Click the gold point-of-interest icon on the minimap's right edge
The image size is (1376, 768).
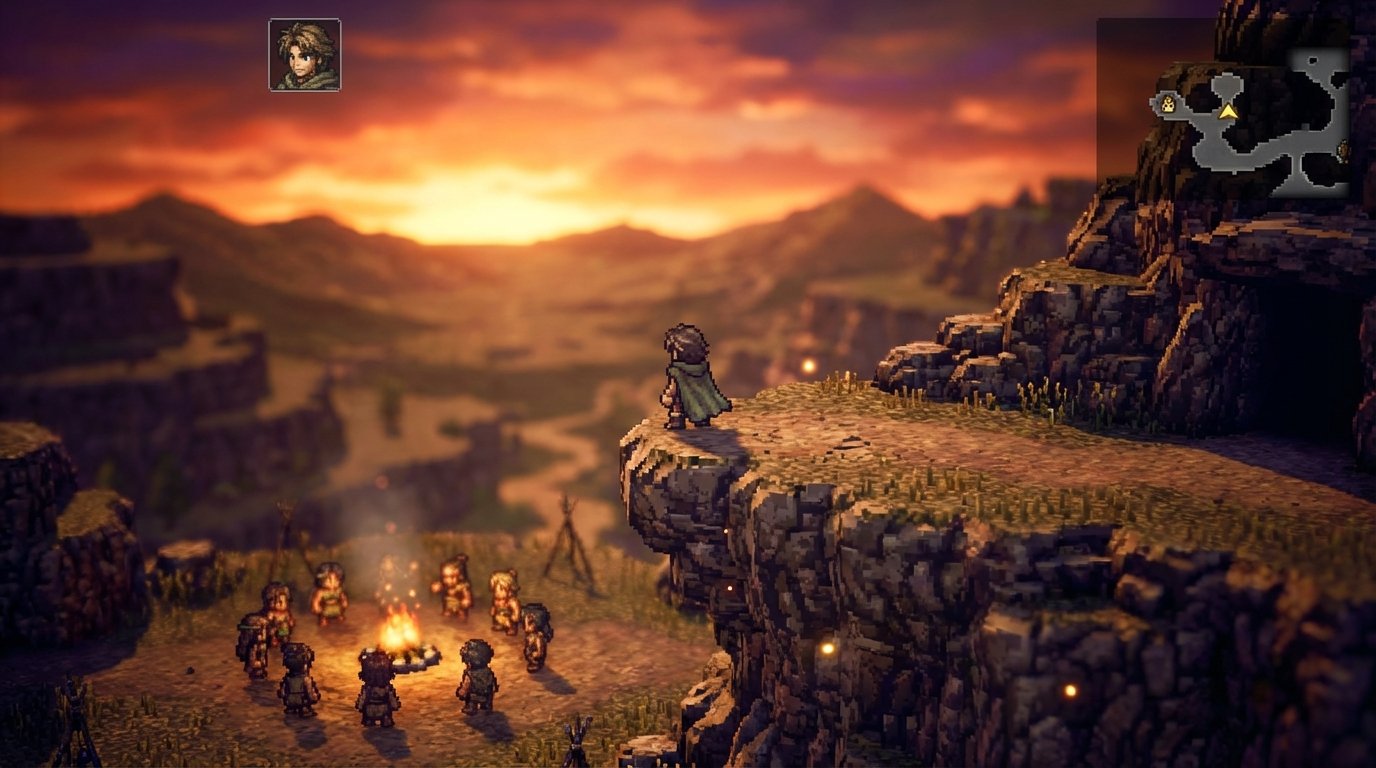1344,150
